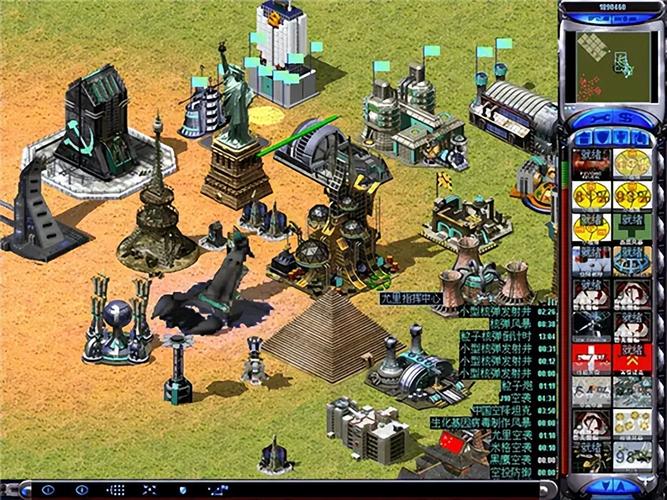Select the red cameo with yellow chevron
The height and width of the screenshot is (500, 667).
click(x=630, y=357)
